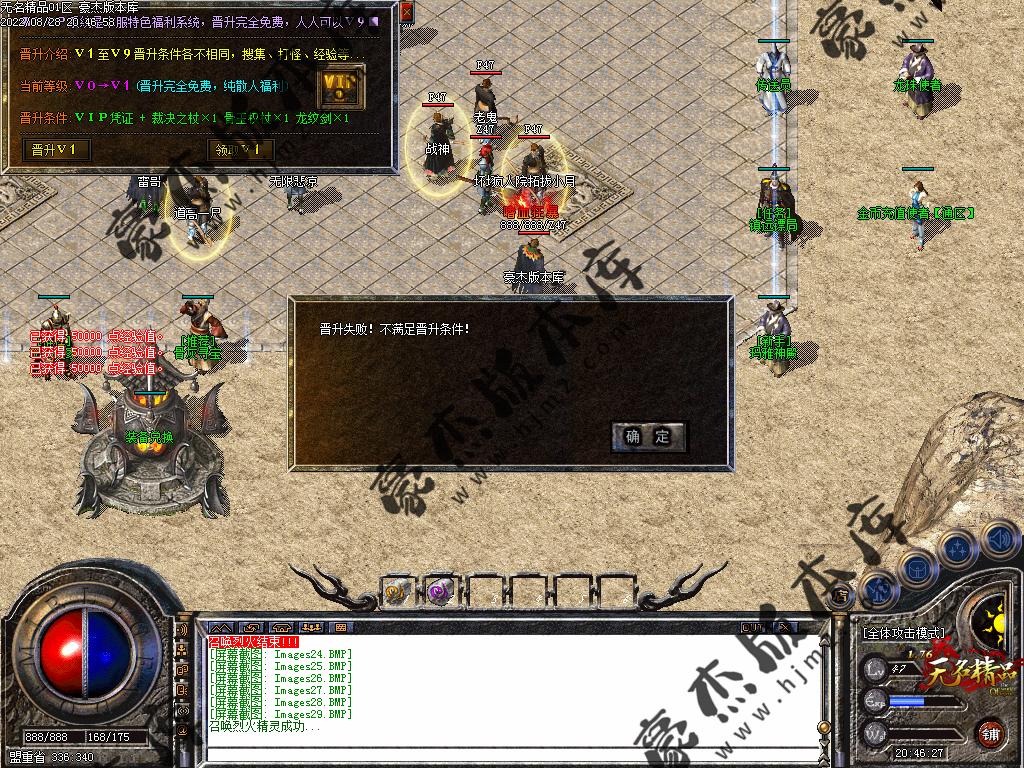Open the stall with the red 铺 button

(x=990, y=733)
